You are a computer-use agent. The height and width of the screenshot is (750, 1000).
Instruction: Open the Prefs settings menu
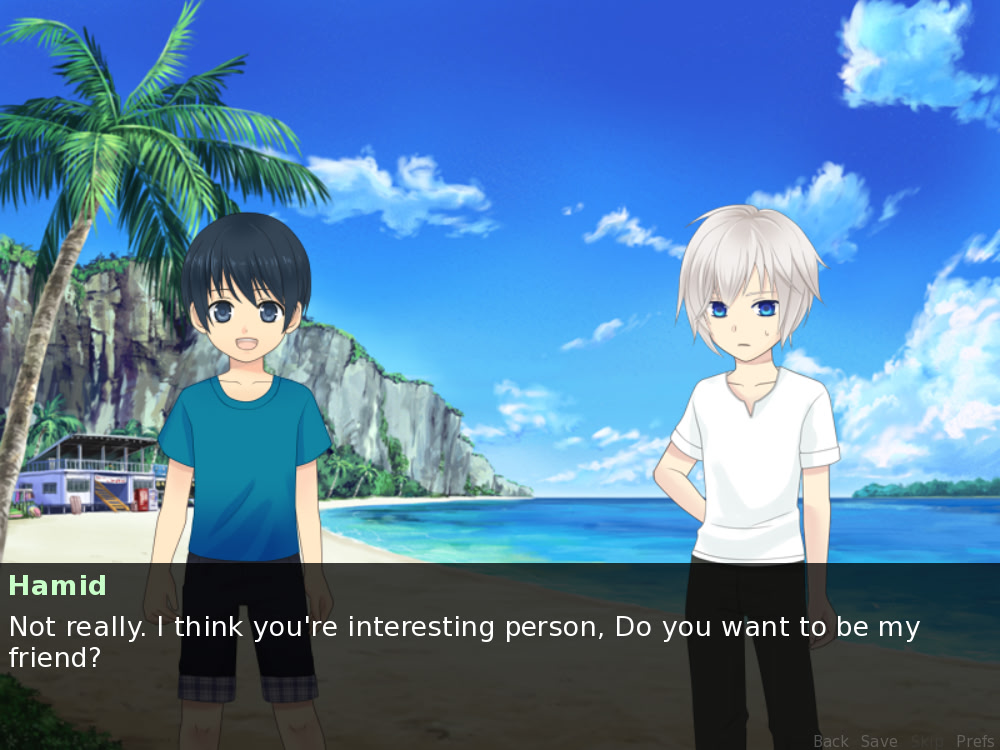click(x=975, y=741)
